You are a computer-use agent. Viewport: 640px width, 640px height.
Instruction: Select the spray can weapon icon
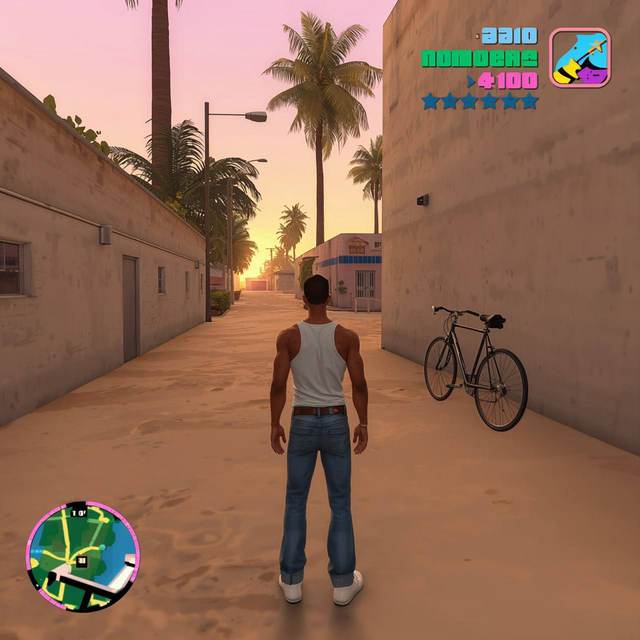(x=579, y=58)
